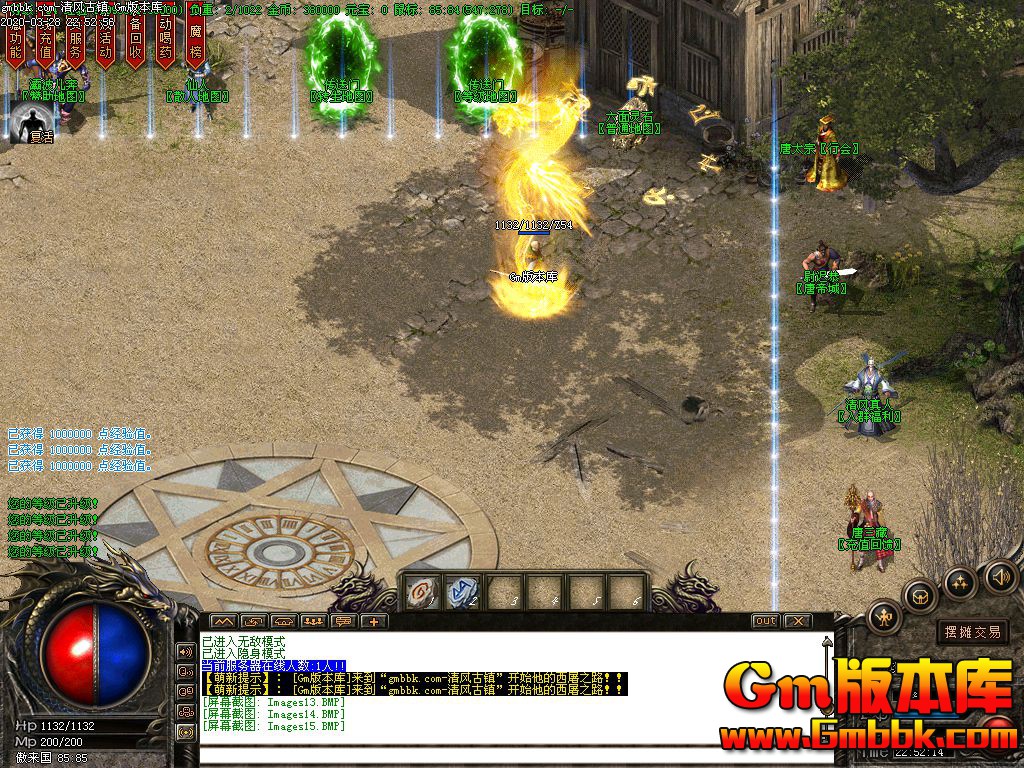This screenshot has height=768, width=1024.
Task: Open the 活动 events banner
Action: [x=106, y=43]
